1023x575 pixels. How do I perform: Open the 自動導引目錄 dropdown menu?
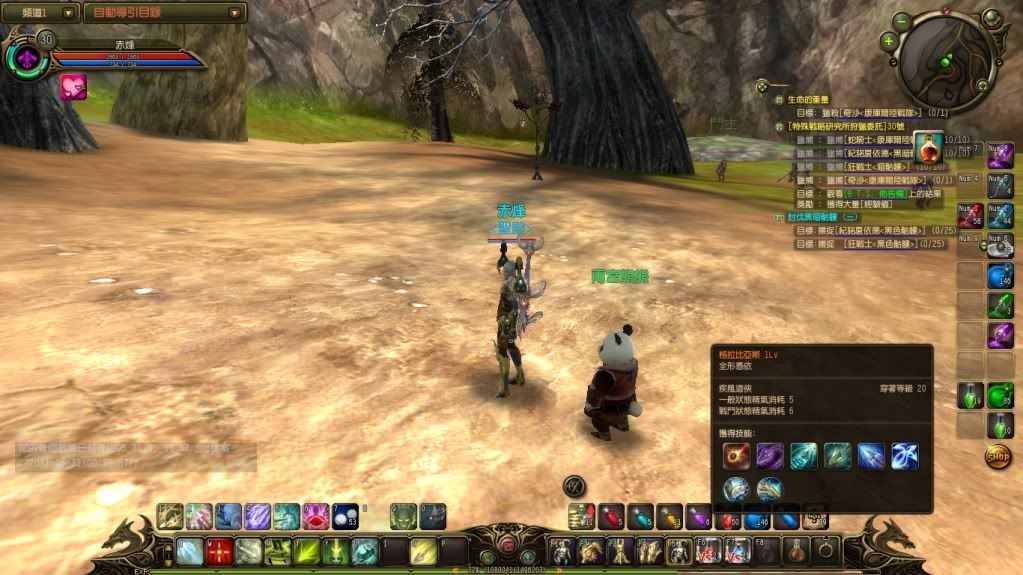click(x=164, y=13)
